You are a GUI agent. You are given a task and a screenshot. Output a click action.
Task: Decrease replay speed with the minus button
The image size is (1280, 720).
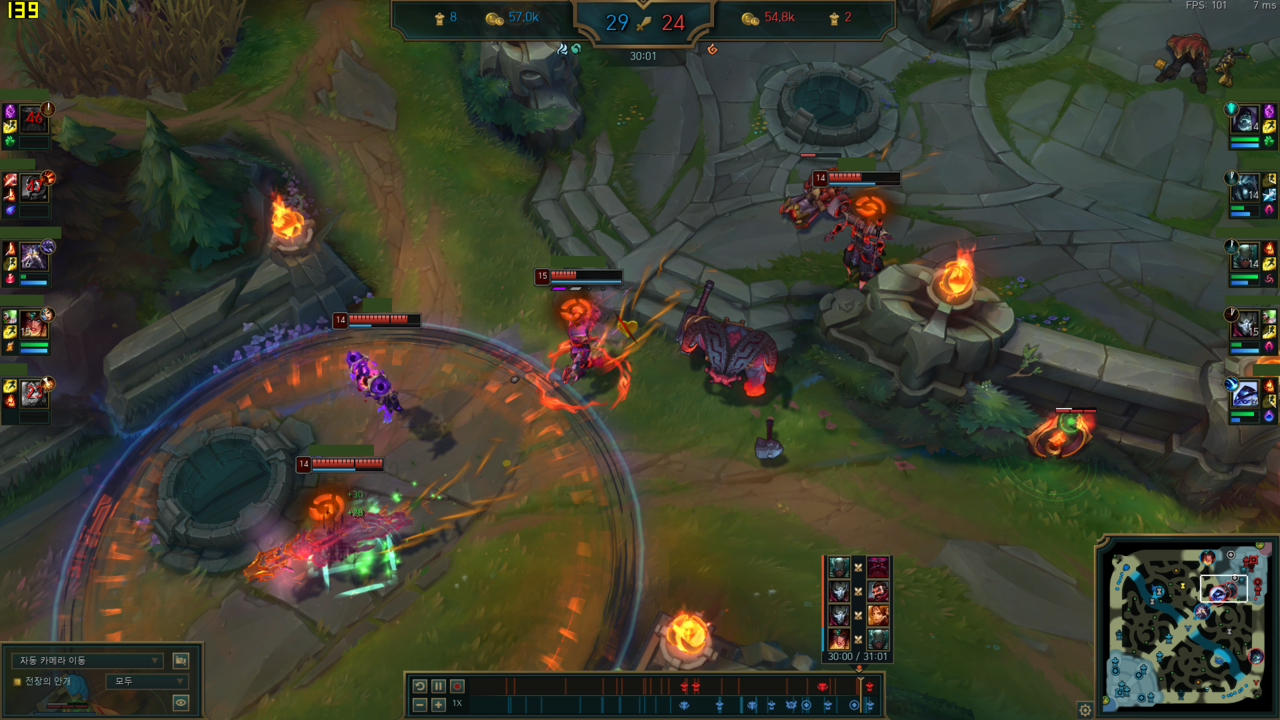pos(420,705)
